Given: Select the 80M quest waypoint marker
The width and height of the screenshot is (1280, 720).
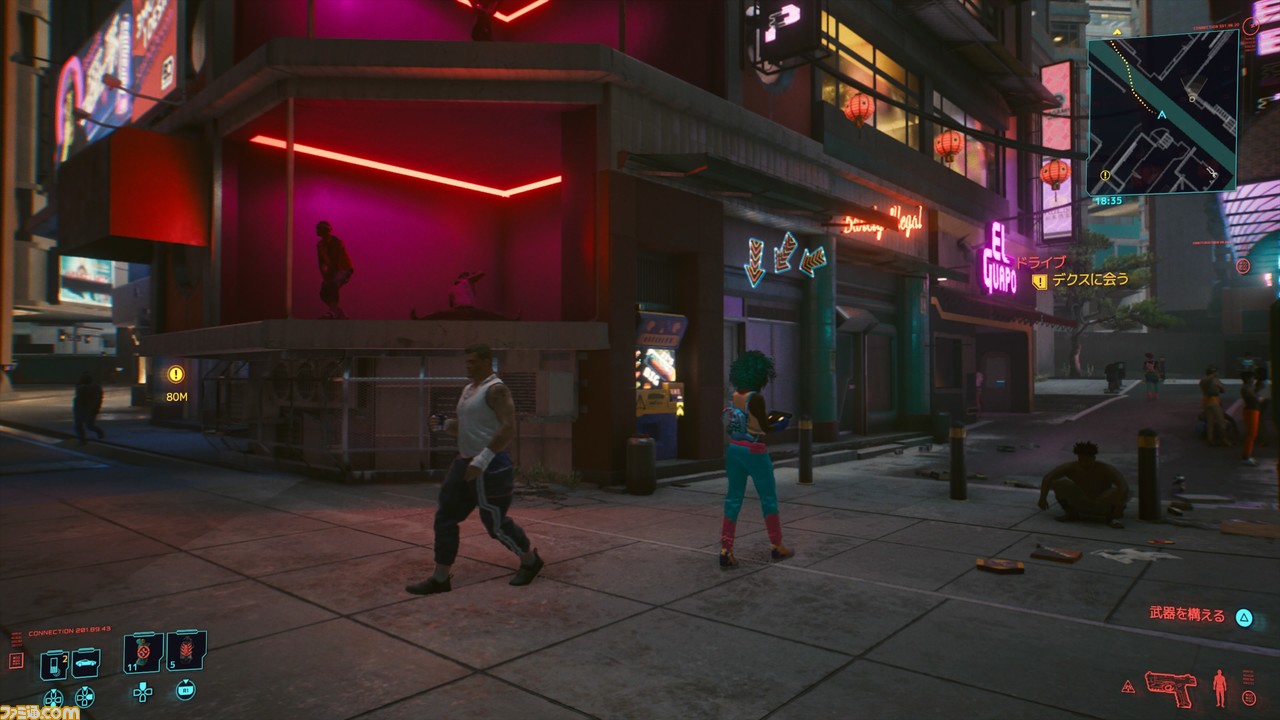Looking at the screenshot, I should click(176, 375).
